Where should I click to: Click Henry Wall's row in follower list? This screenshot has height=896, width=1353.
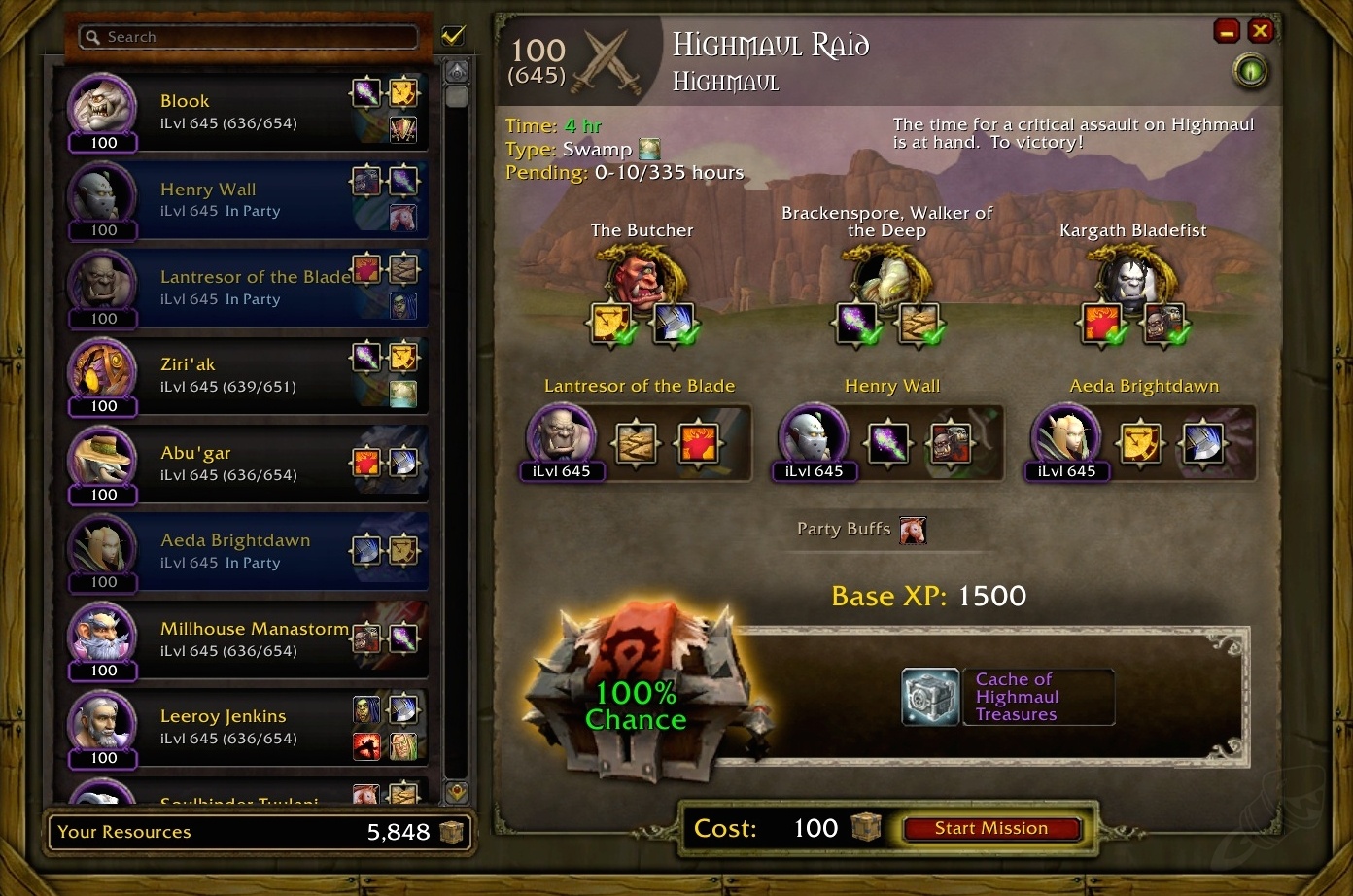[x=243, y=199]
